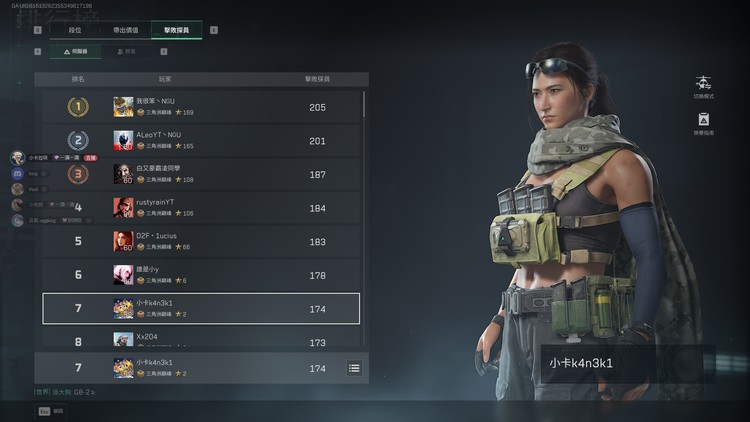Image resolution: width=750 pixels, height=422 pixels.
Task: Open the list icon beside my rank
Action: click(354, 368)
